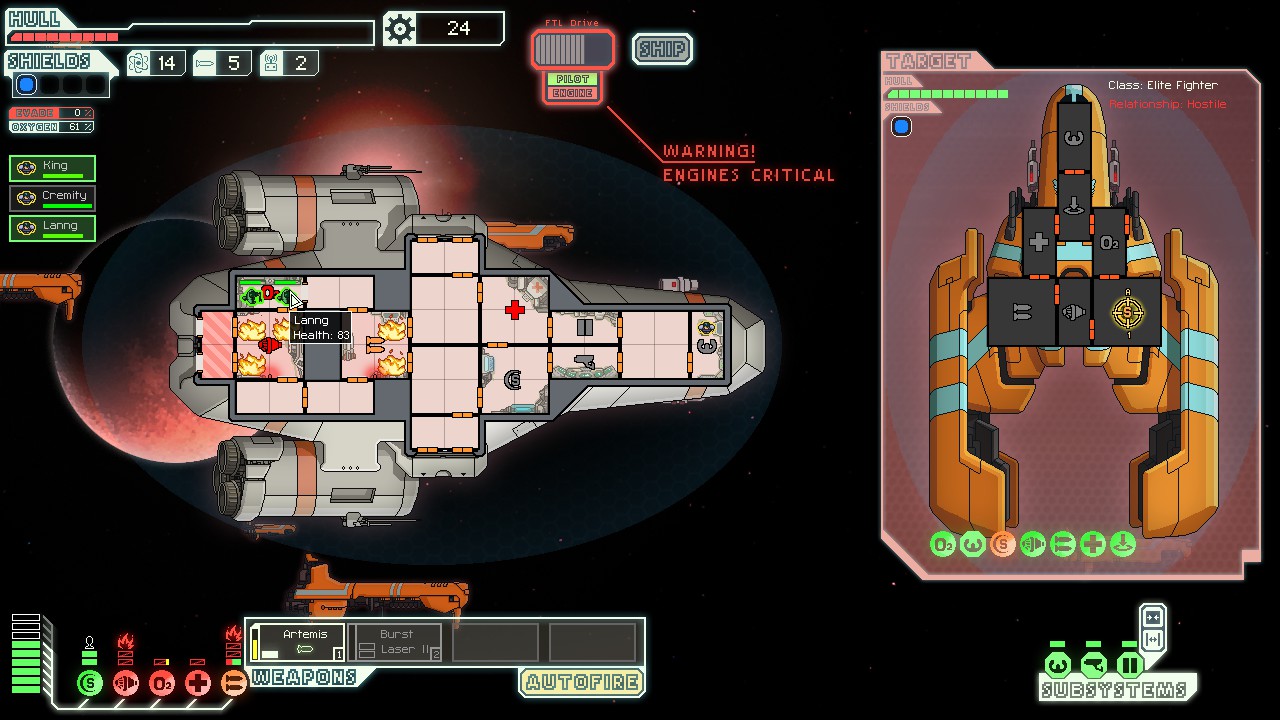Click the door control subsystem icon
Viewport: 1280px width, 720px height.
pos(1129,665)
